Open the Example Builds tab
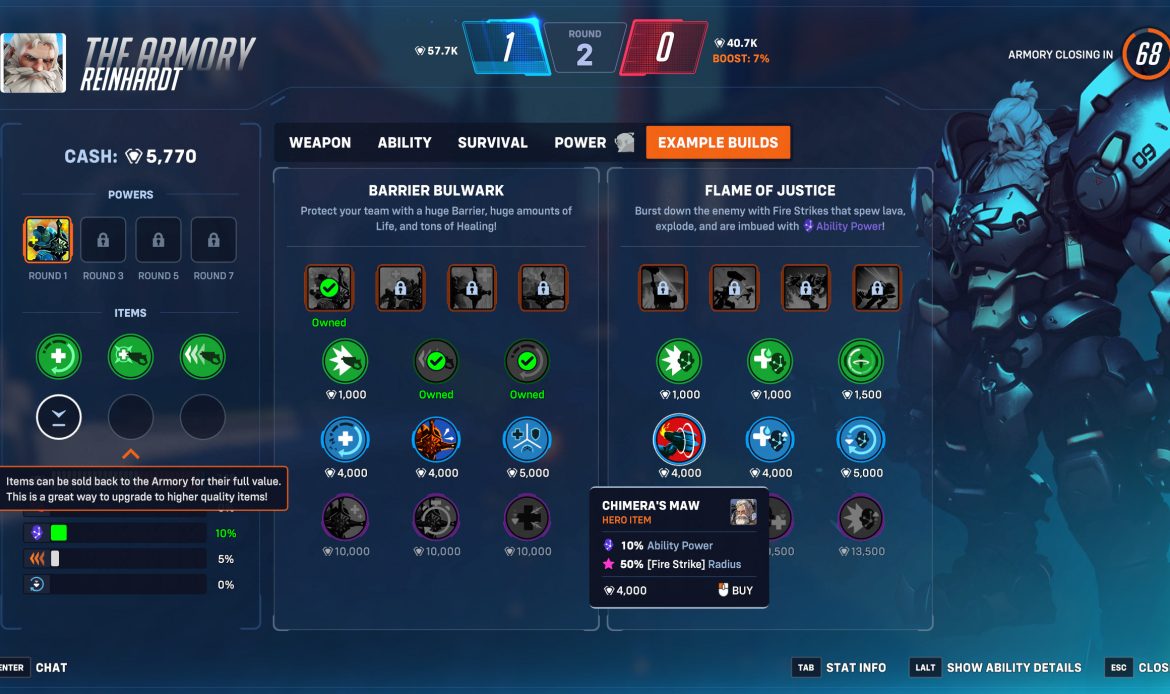Image resolution: width=1170 pixels, height=694 pixels. tap(717, 143)
